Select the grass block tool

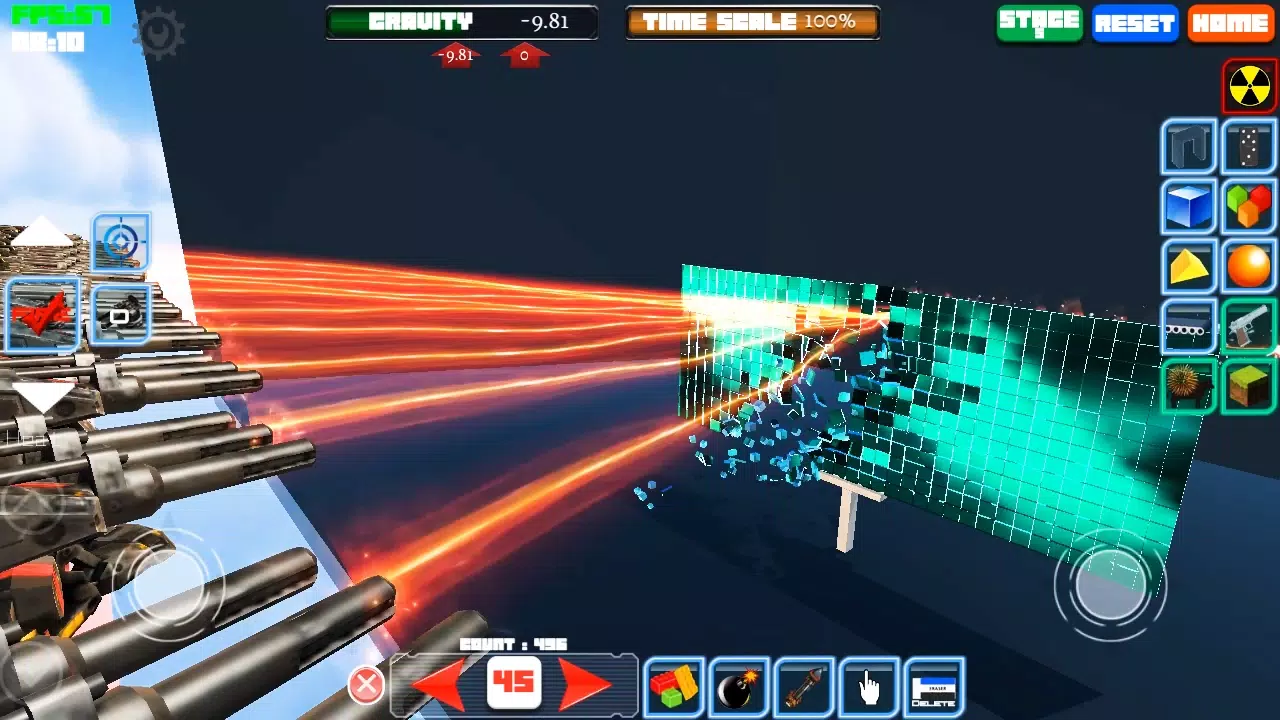click(x=1248, y=387)
